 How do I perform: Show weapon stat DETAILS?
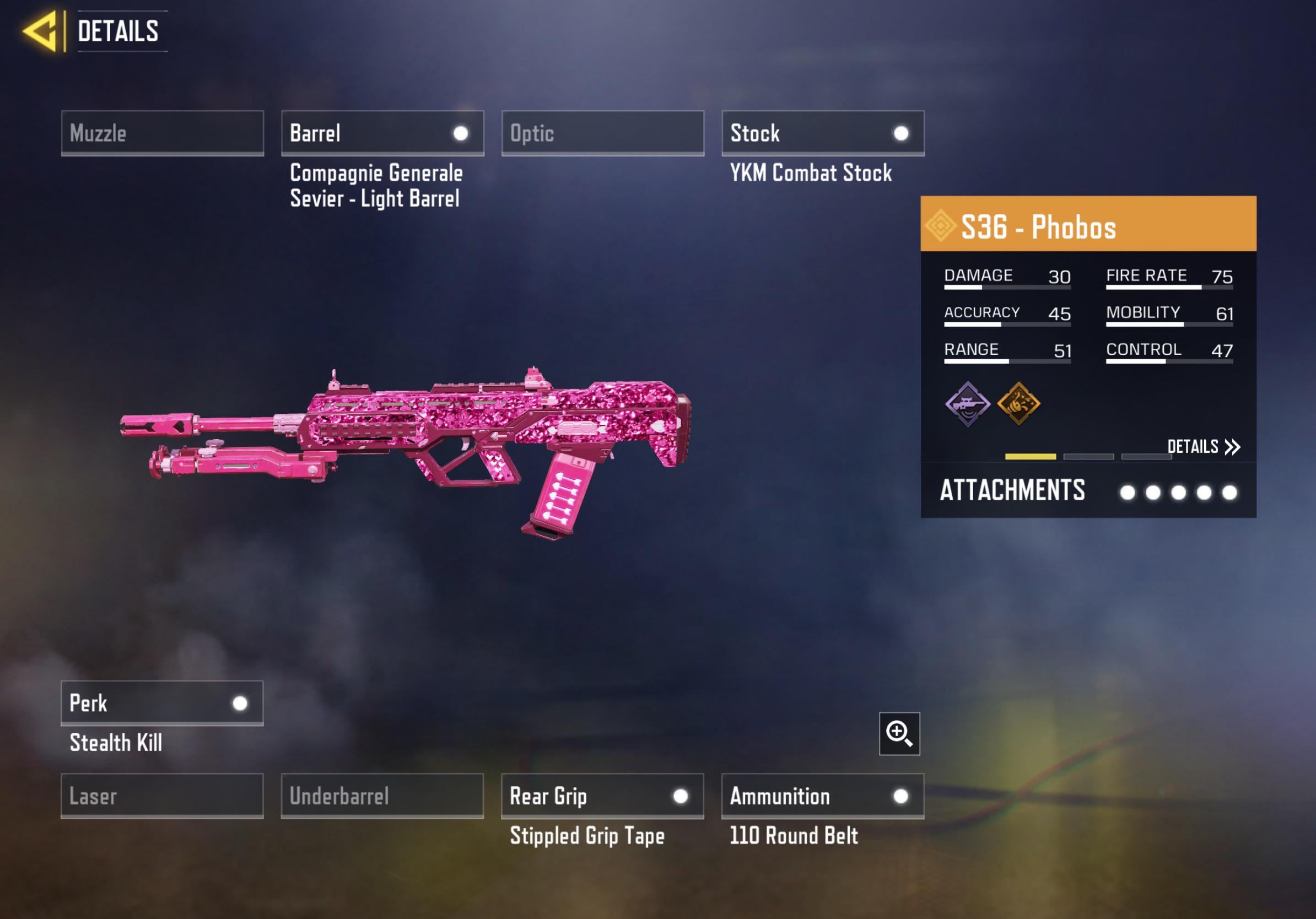tap(1203, 447)
